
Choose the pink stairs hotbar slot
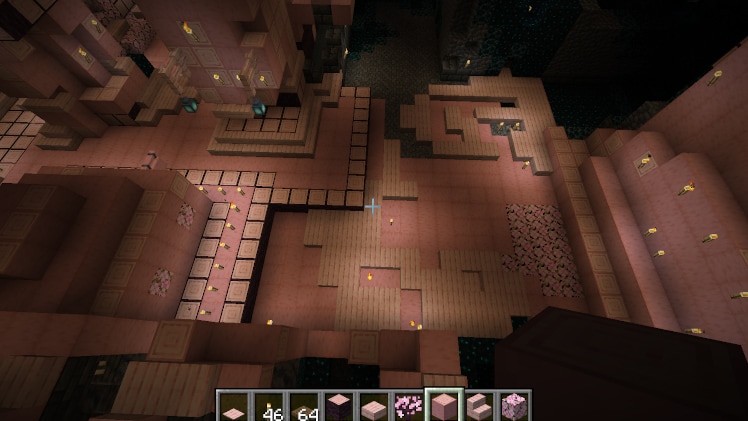(x=479, y=406)
